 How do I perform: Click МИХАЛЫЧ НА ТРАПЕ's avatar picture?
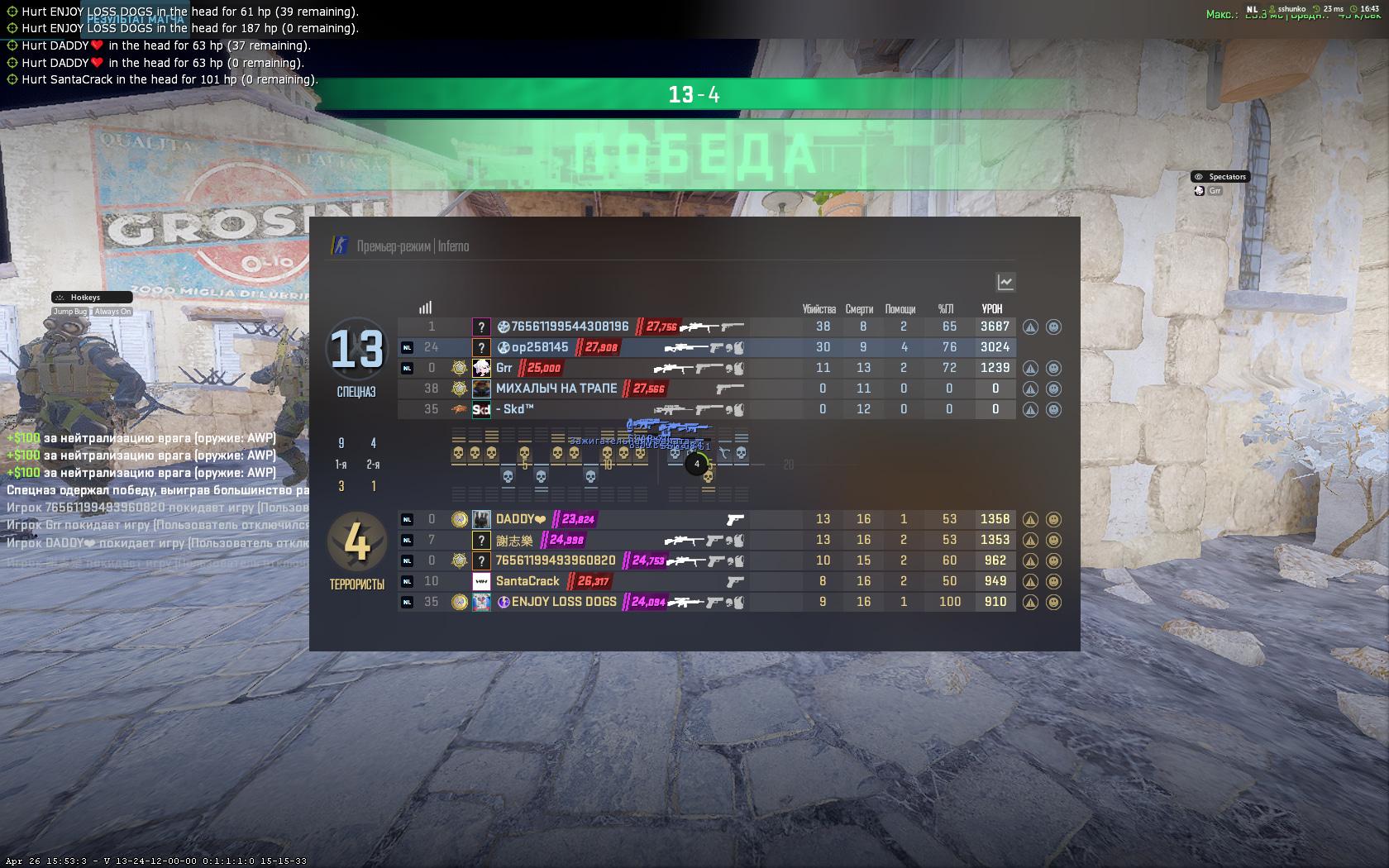tap(481, 389)
